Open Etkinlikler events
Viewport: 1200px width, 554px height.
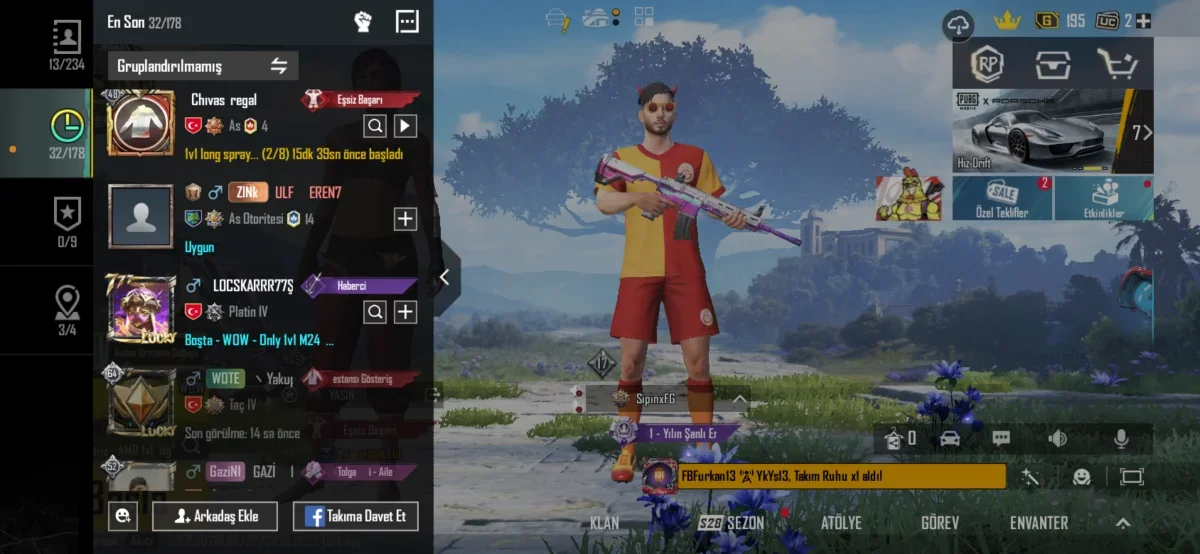coord(1103,198)
